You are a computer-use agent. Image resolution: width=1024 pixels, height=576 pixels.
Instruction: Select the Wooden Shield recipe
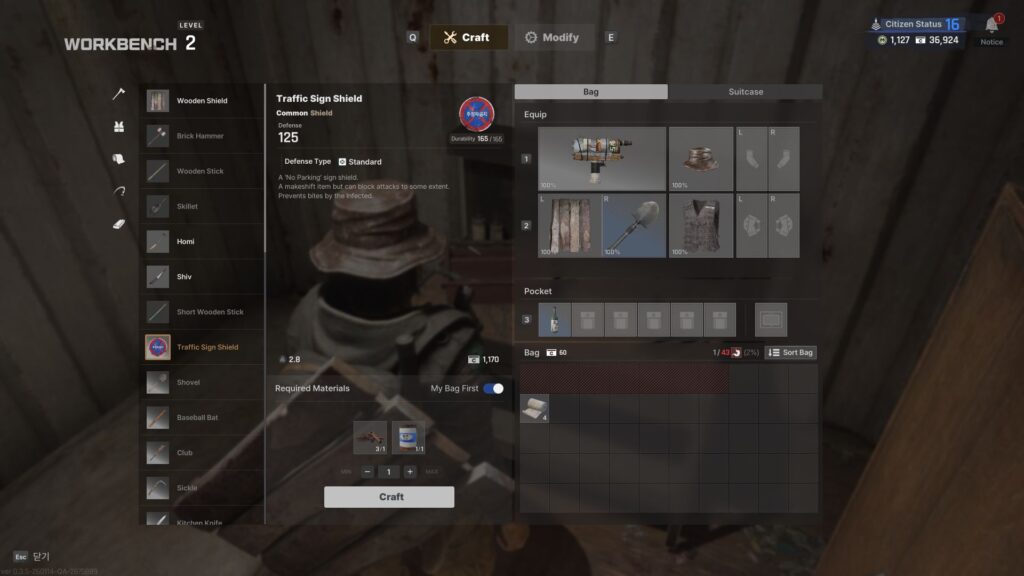click(x=202, y=101)
